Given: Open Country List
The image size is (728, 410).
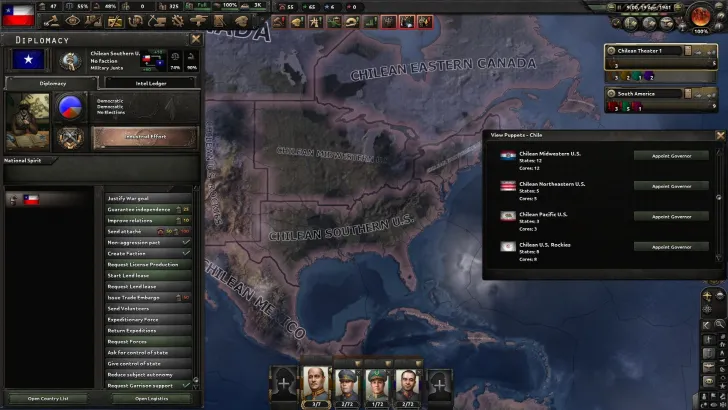Looking at the screenshot, I should point(48,398).
